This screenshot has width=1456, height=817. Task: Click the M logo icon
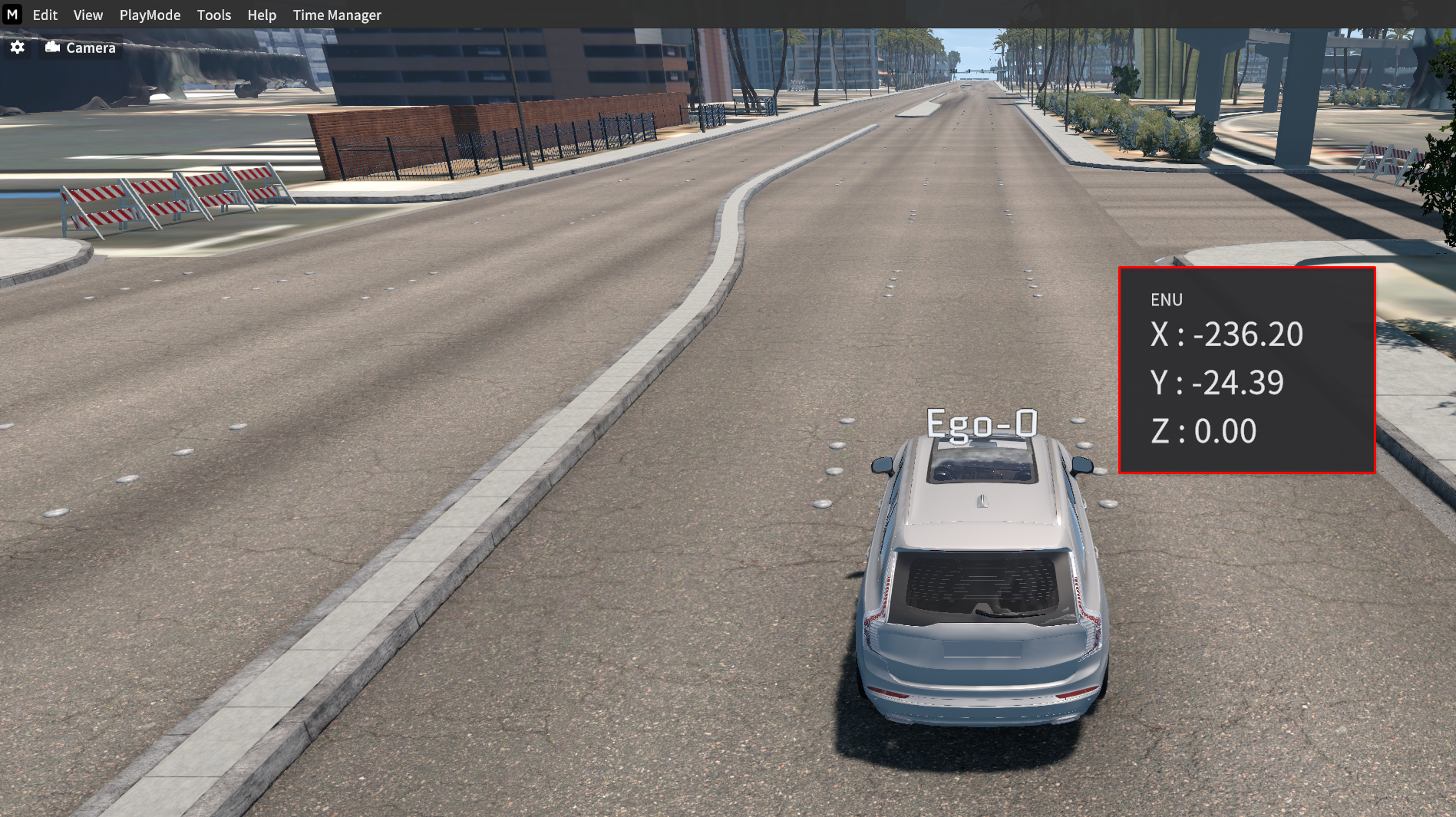coord(12,15)
